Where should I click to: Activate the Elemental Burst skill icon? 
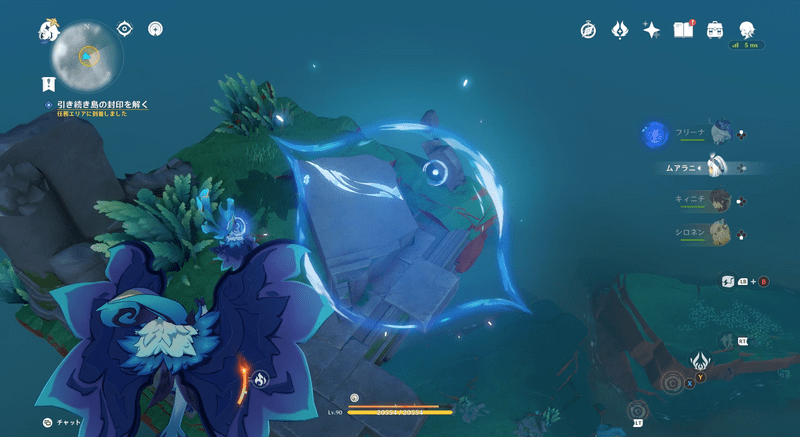tap(700, 360)
